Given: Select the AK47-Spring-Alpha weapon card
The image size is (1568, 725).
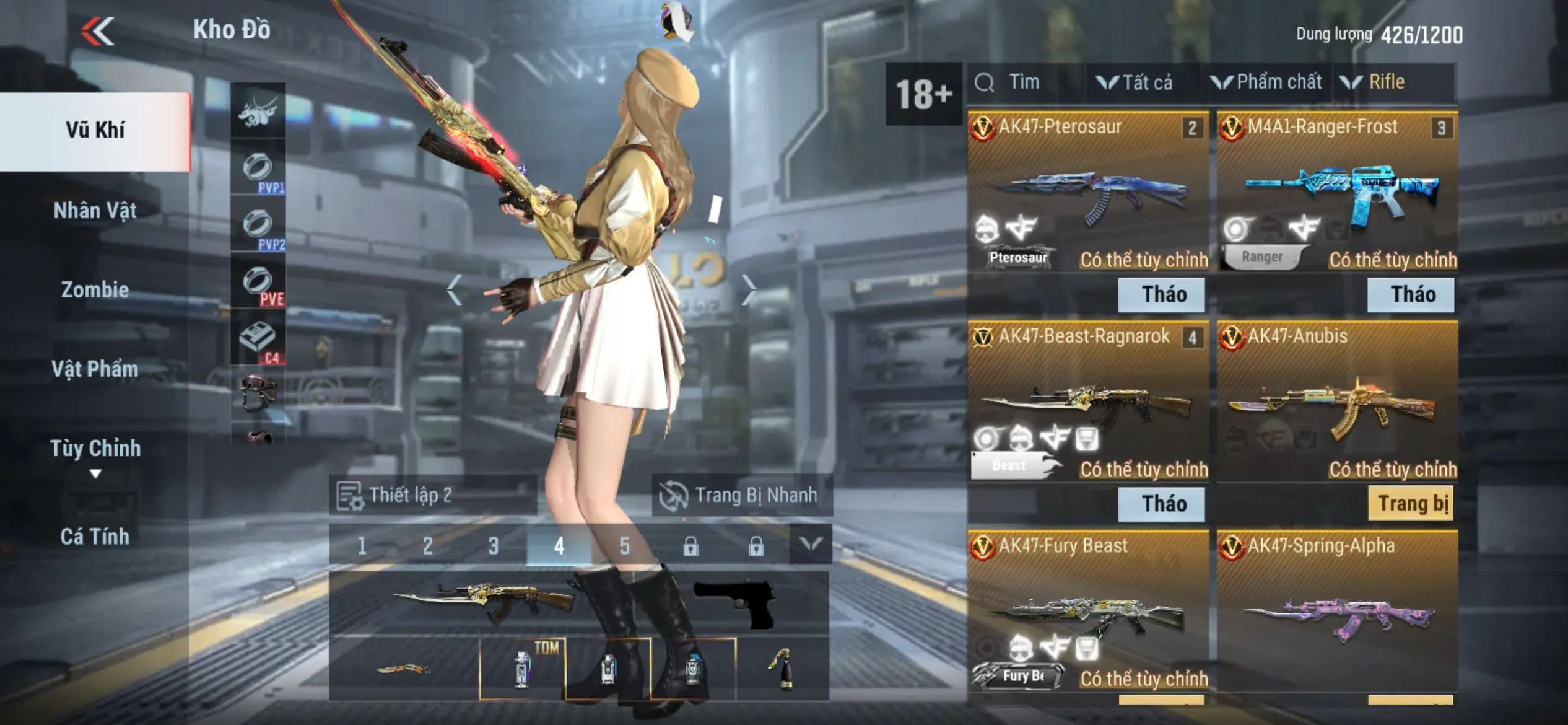Looking at the screenshot, I should coord(1338,613).
